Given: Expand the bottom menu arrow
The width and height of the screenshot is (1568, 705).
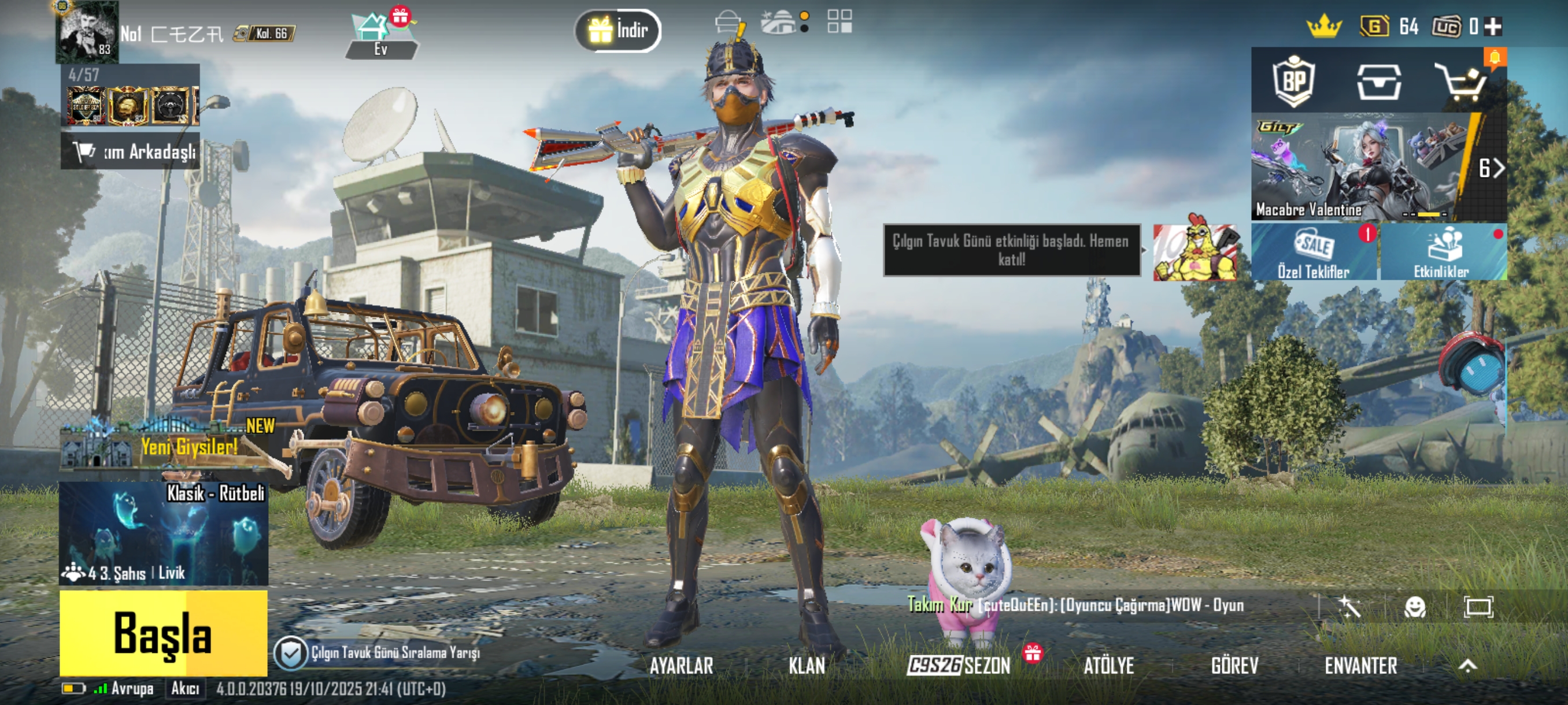Looking at the screenshot, I should [x=1467, y=666].
